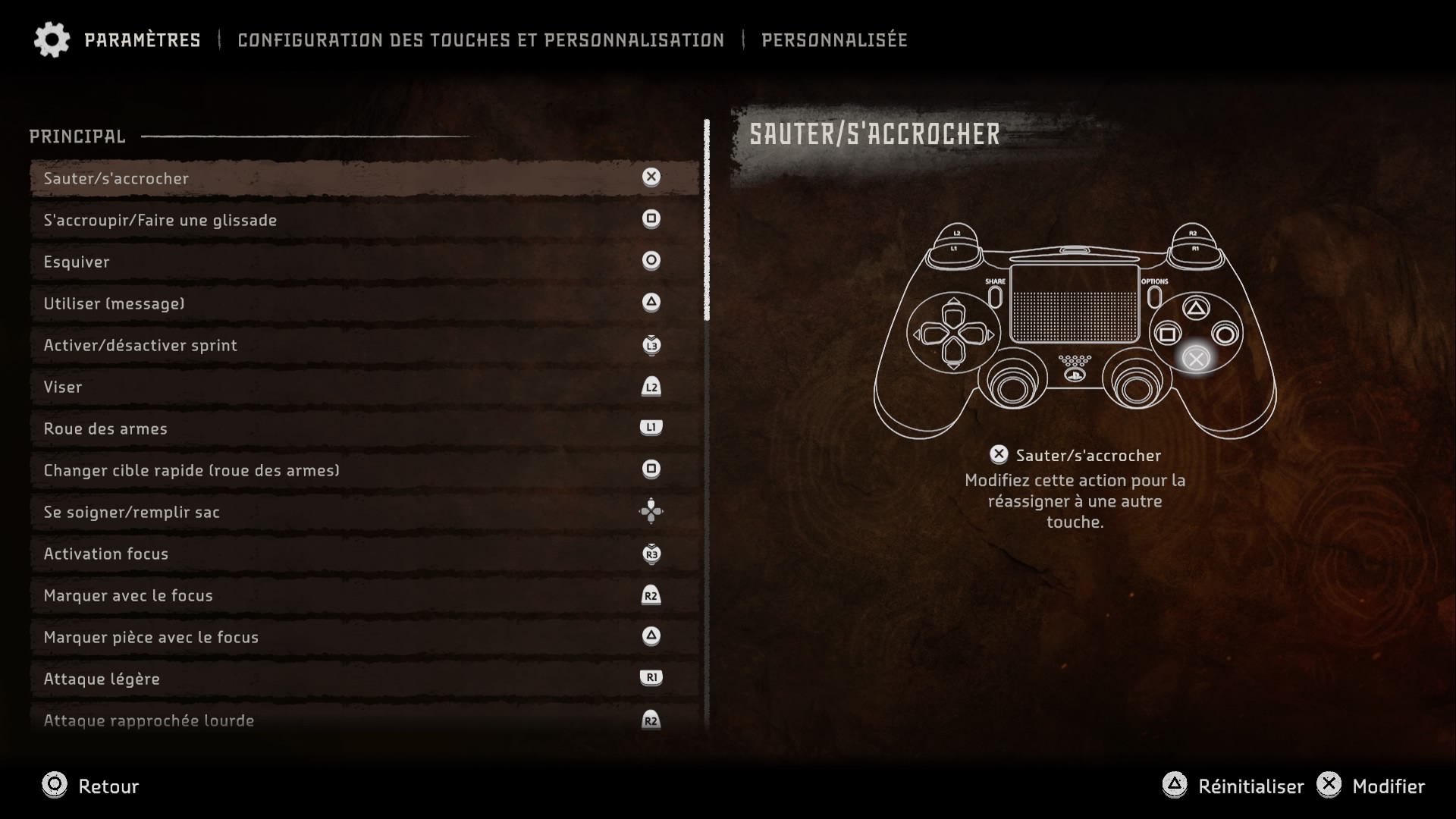This screenshot has width=1456, height=819.
Task: Select Se soigner/remplir sac row
Action: click(364, 512)
